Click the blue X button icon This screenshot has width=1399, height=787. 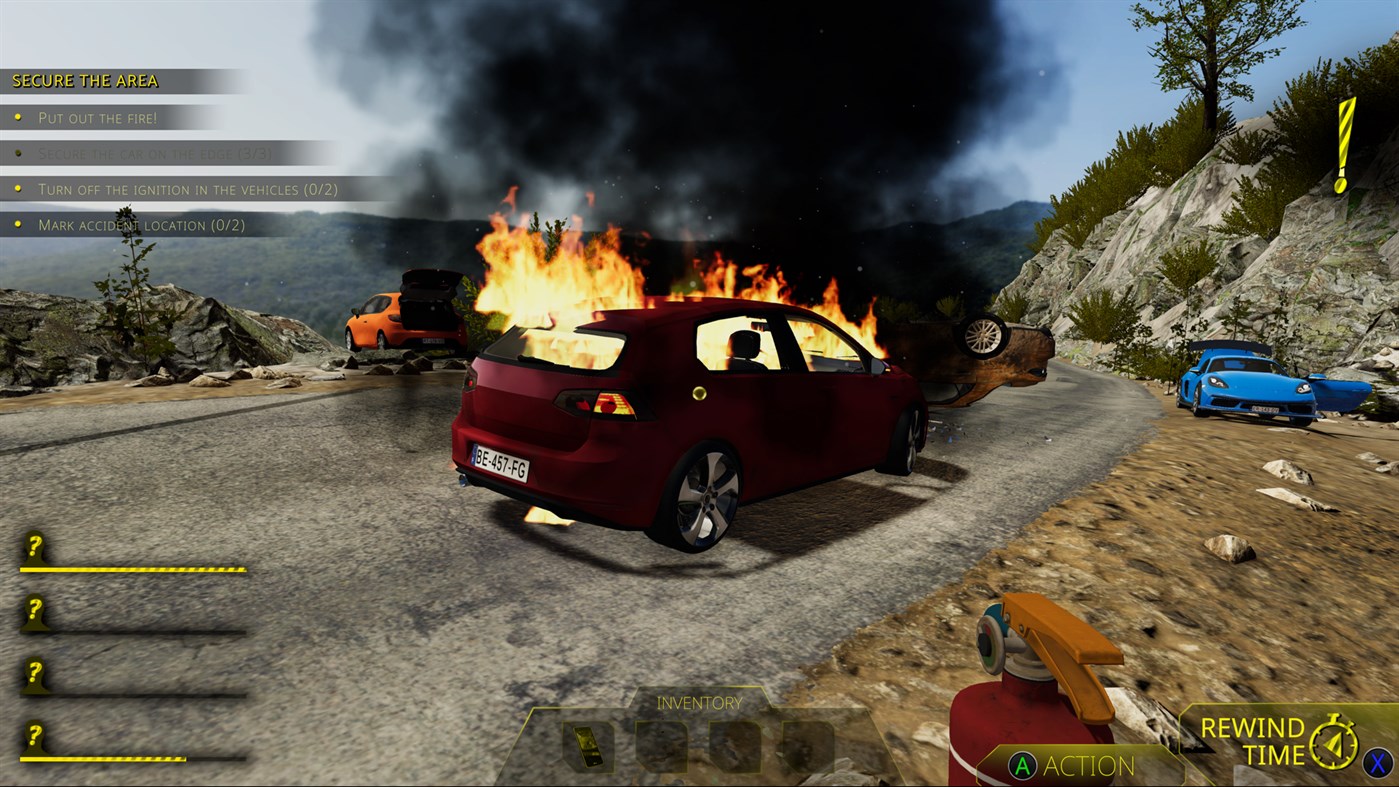pyautogui.click(x=1380, y=762)
